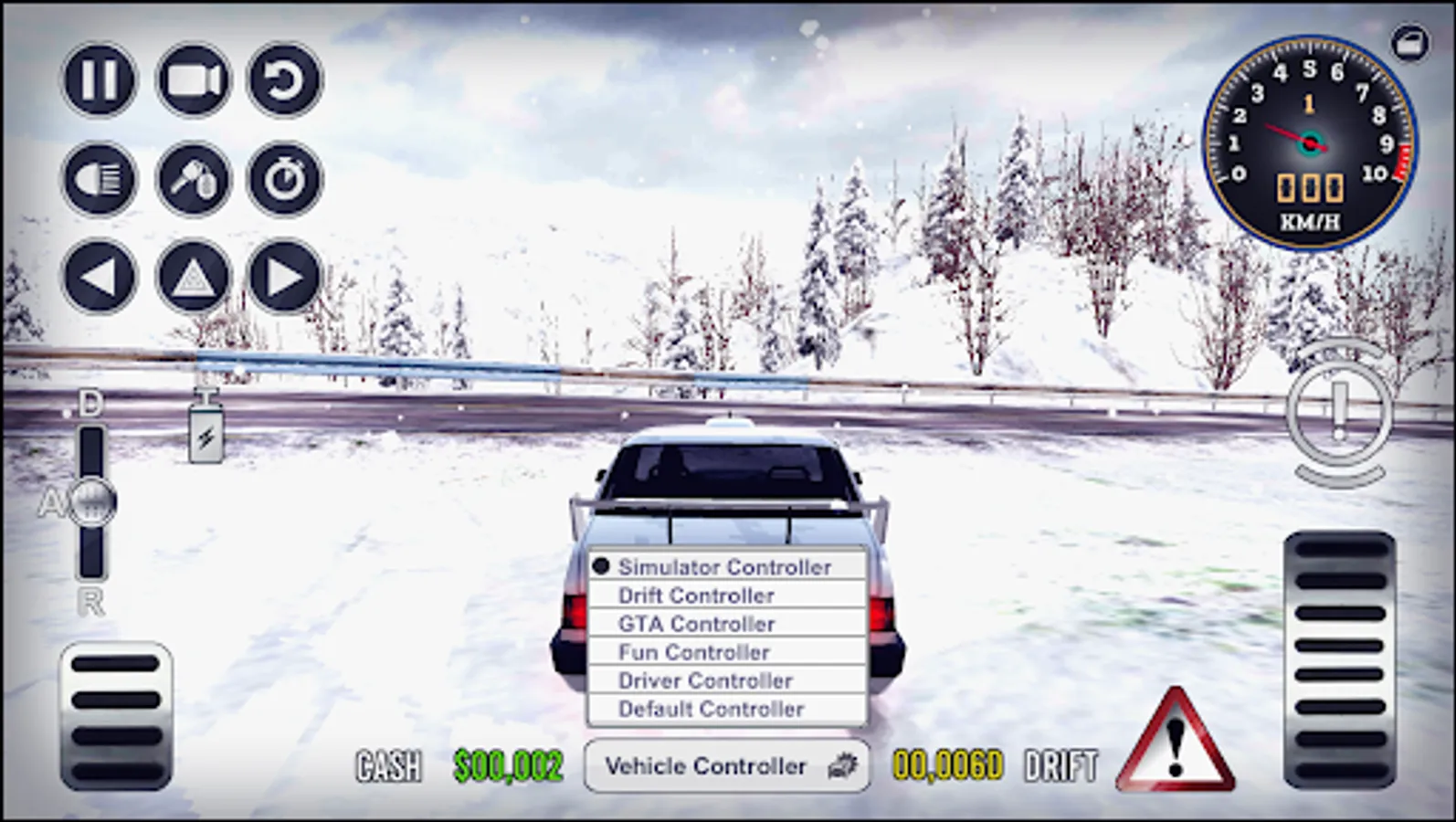The image size is (1456, 822).
Task: Pause the game
Action: click(x=98, y=80)
